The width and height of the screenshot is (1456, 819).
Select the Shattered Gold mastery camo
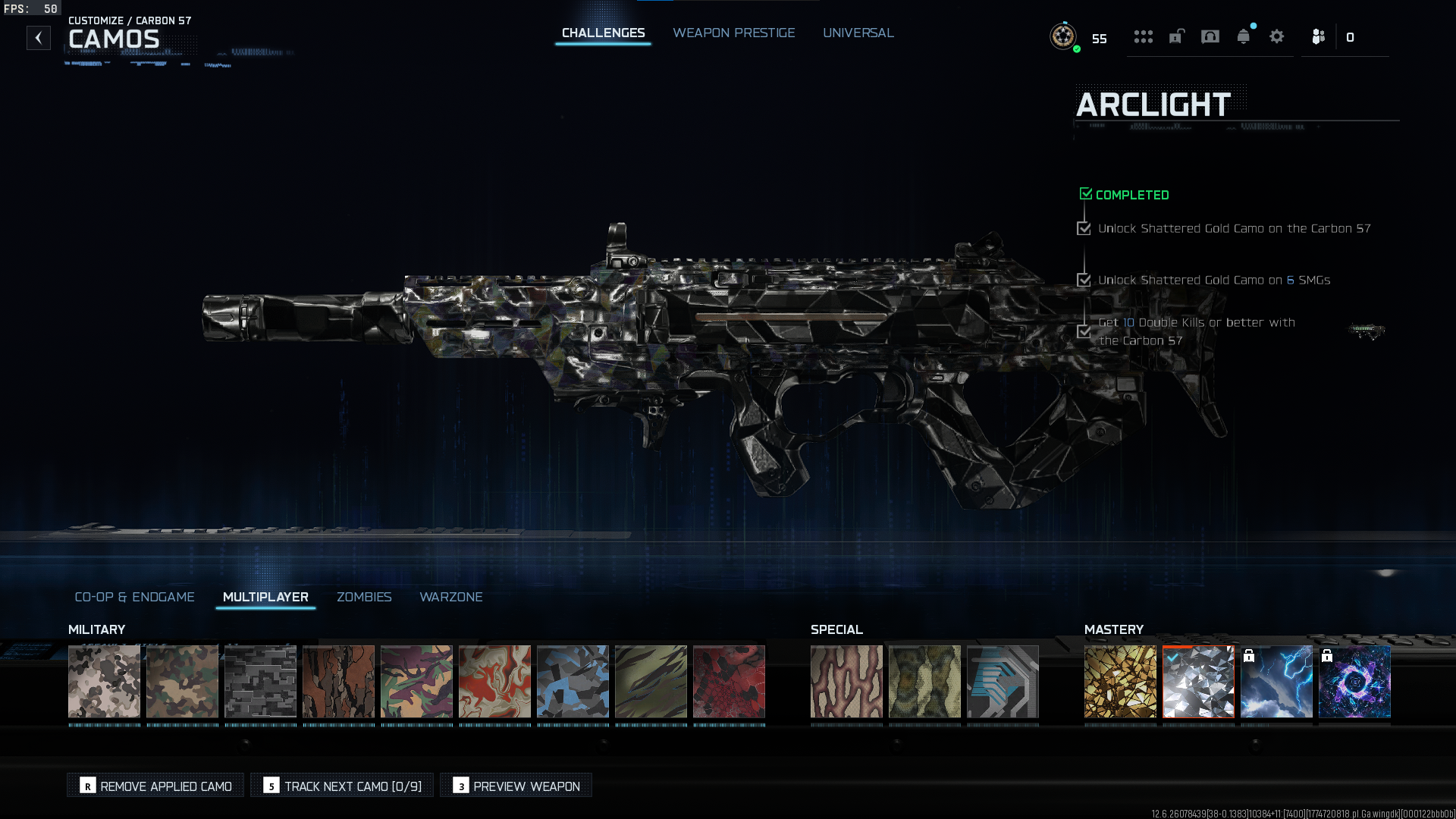[x=1120, y=682]
